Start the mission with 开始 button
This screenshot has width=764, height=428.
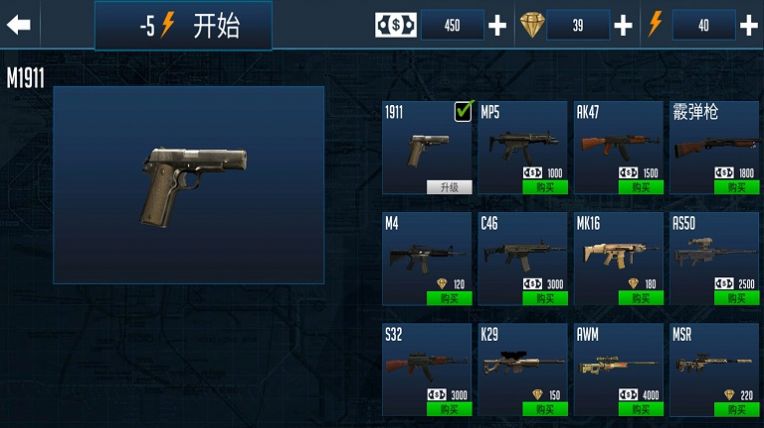183,26
